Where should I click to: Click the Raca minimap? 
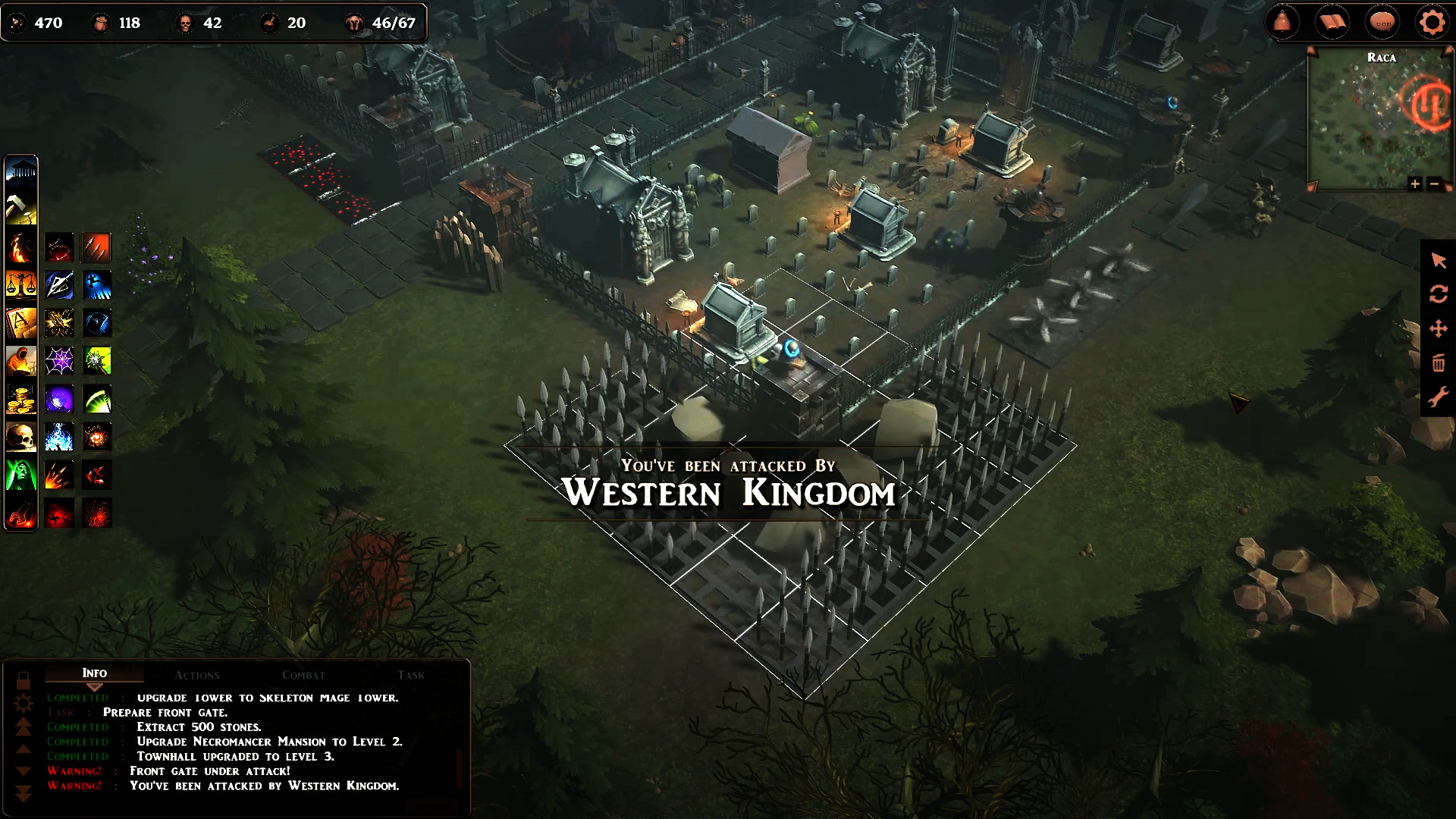click(1378, 121)
